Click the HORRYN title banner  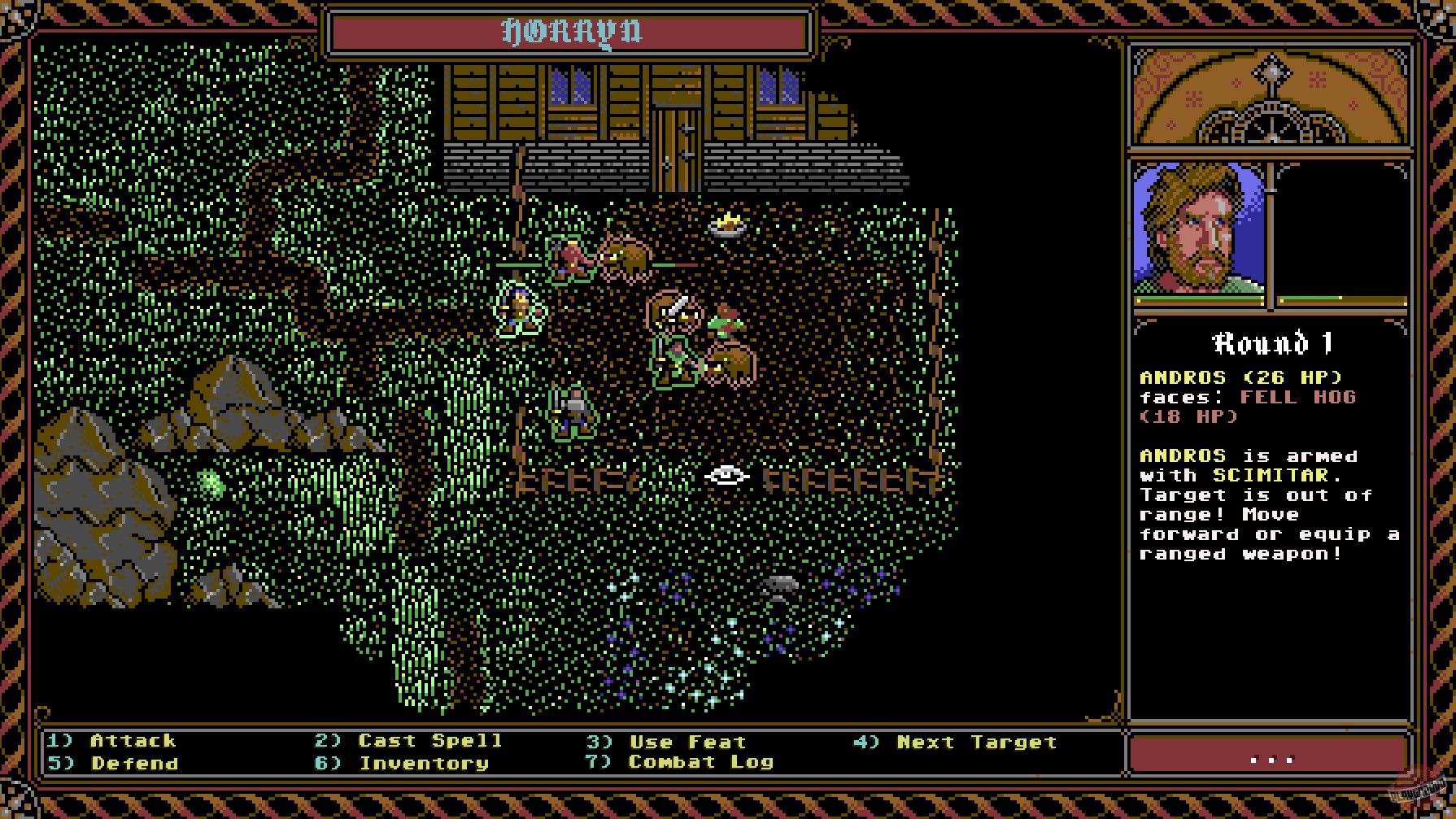pyautogui.click(x=569, y=33)
